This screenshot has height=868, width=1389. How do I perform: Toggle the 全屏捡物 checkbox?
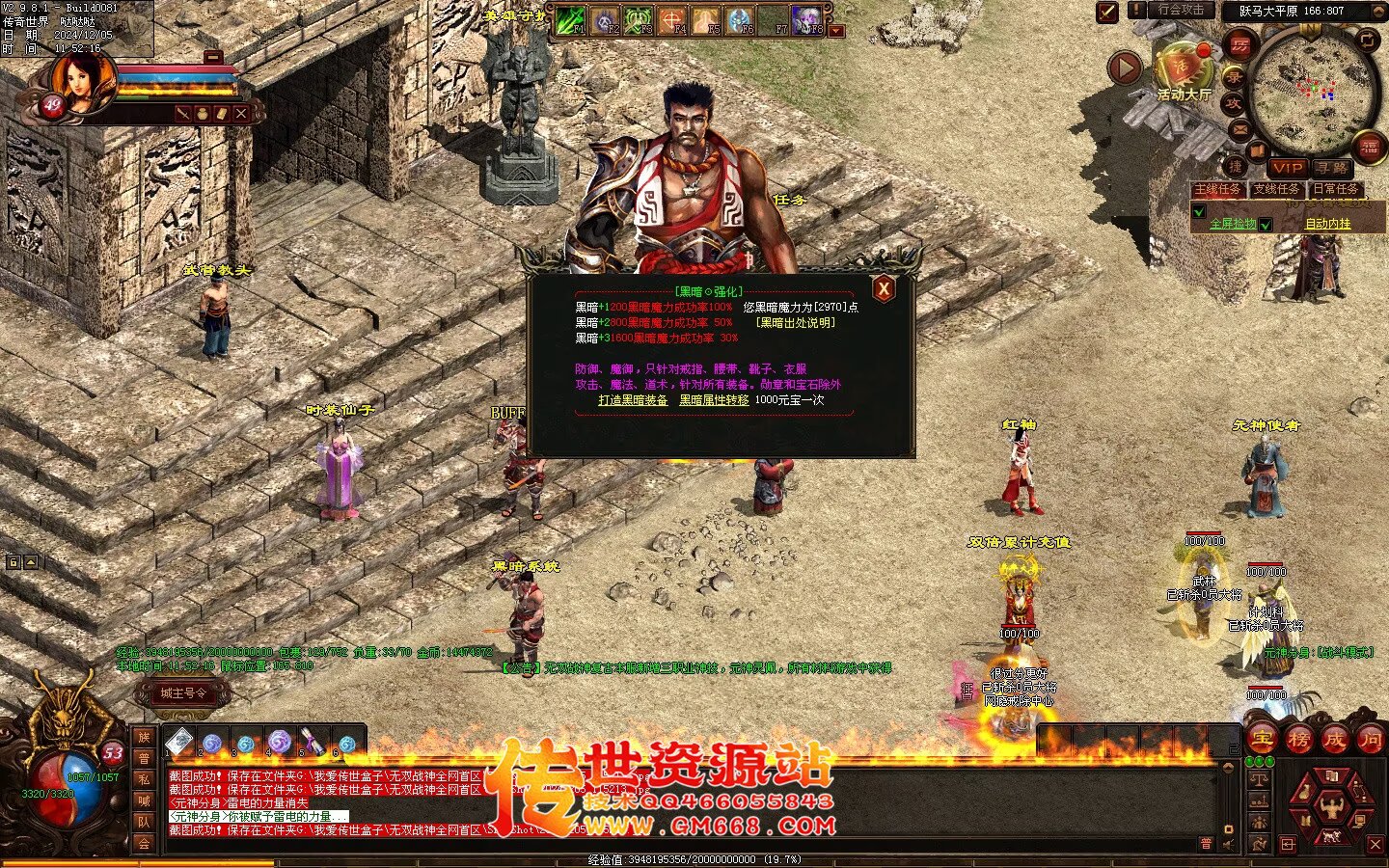point(1266,225)
